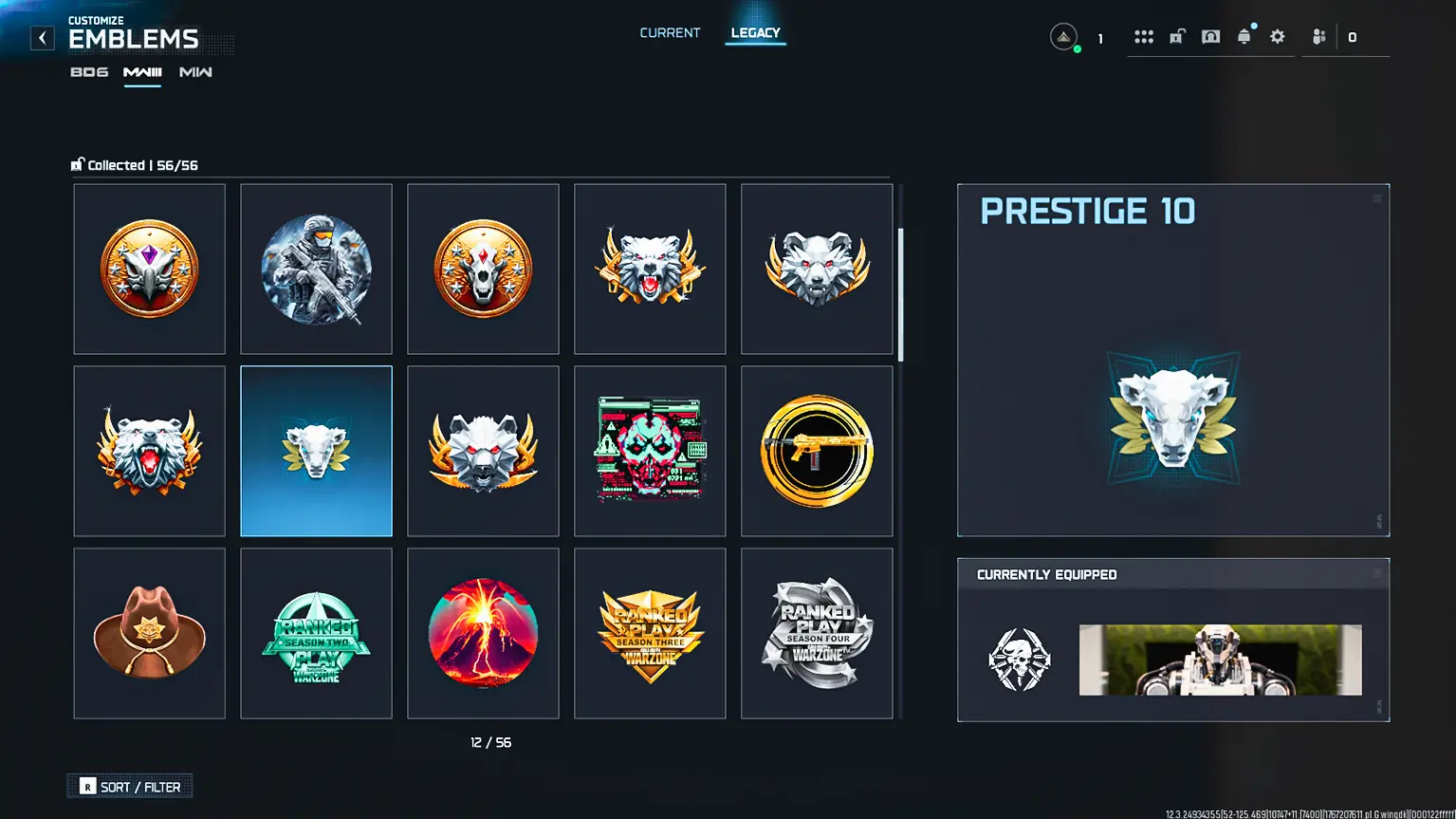Open the Sort / Filter options
Image resolution: width=1456 pixels, height=819 pixels.
point(130,786)
